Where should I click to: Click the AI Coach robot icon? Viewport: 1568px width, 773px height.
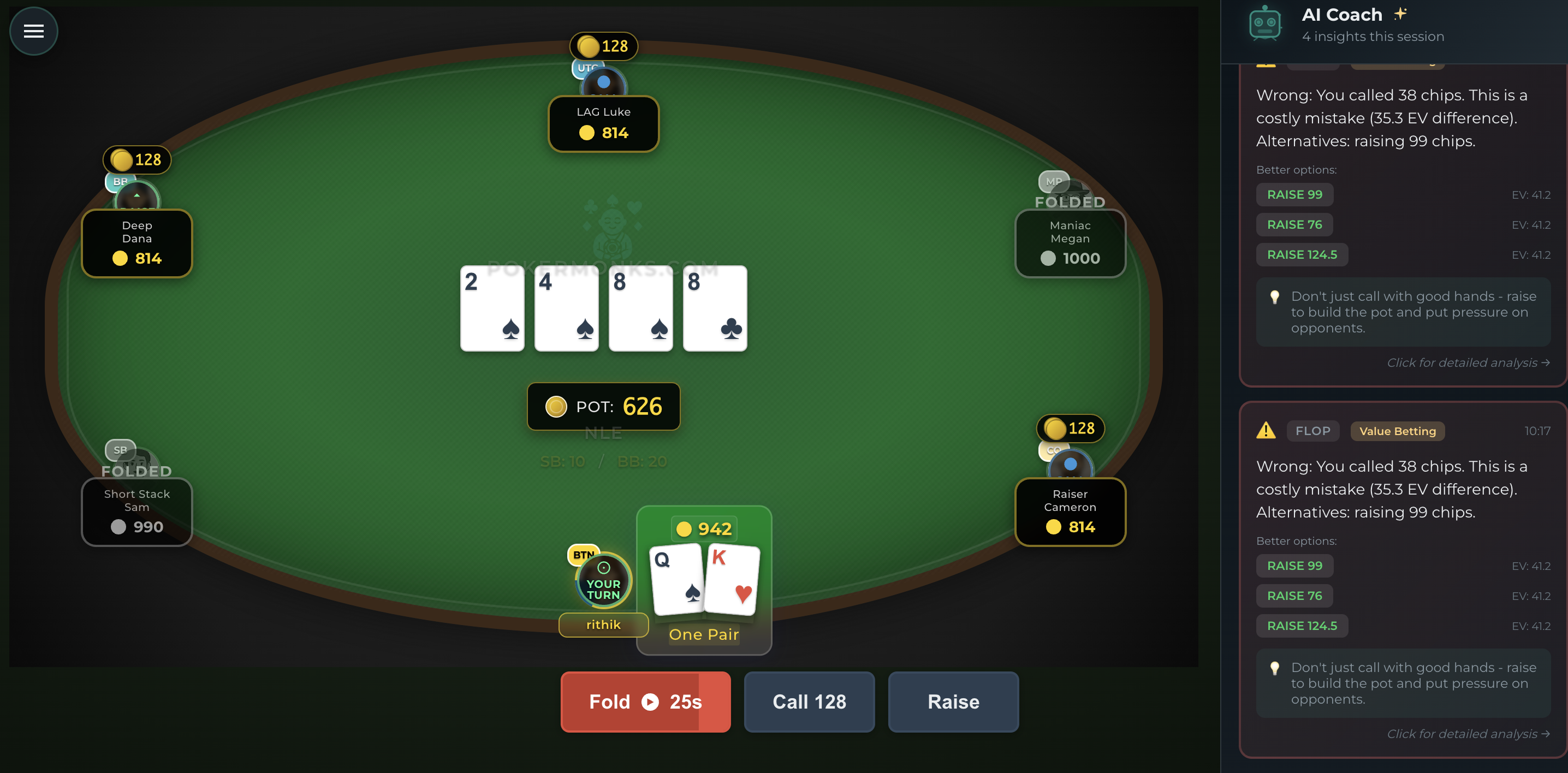[1266, 23]
